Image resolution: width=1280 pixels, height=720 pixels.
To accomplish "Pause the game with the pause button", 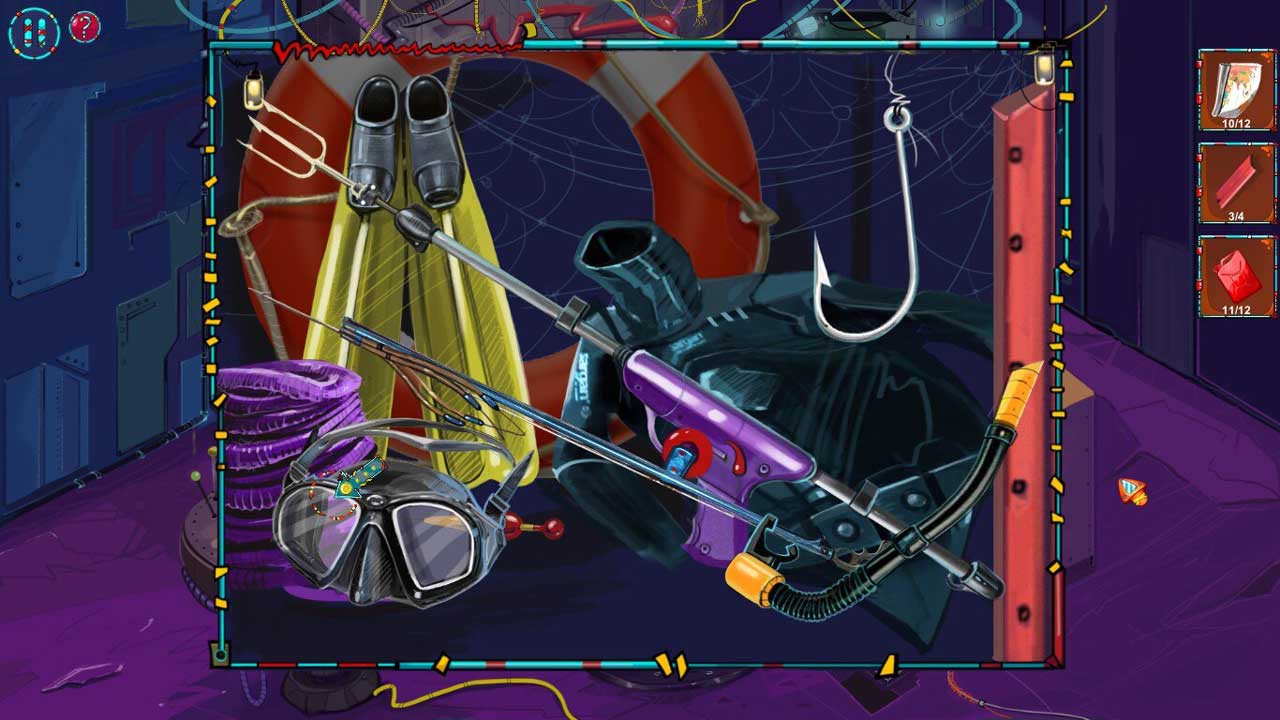I will click(34, 31).
